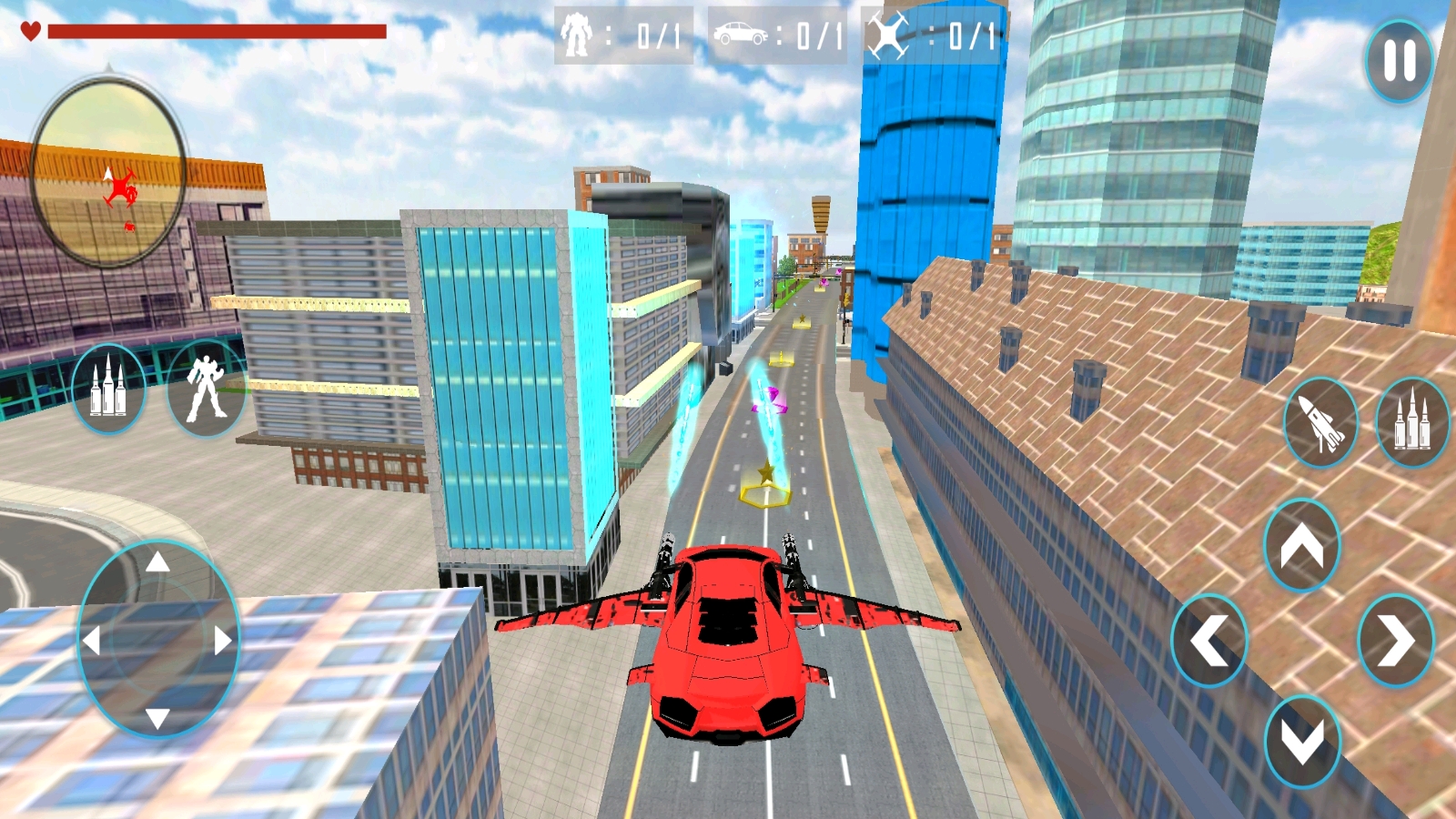The image size is (1456, 819).
Task: Tap the joystick's up triangle
Action: tap(158, 562)
